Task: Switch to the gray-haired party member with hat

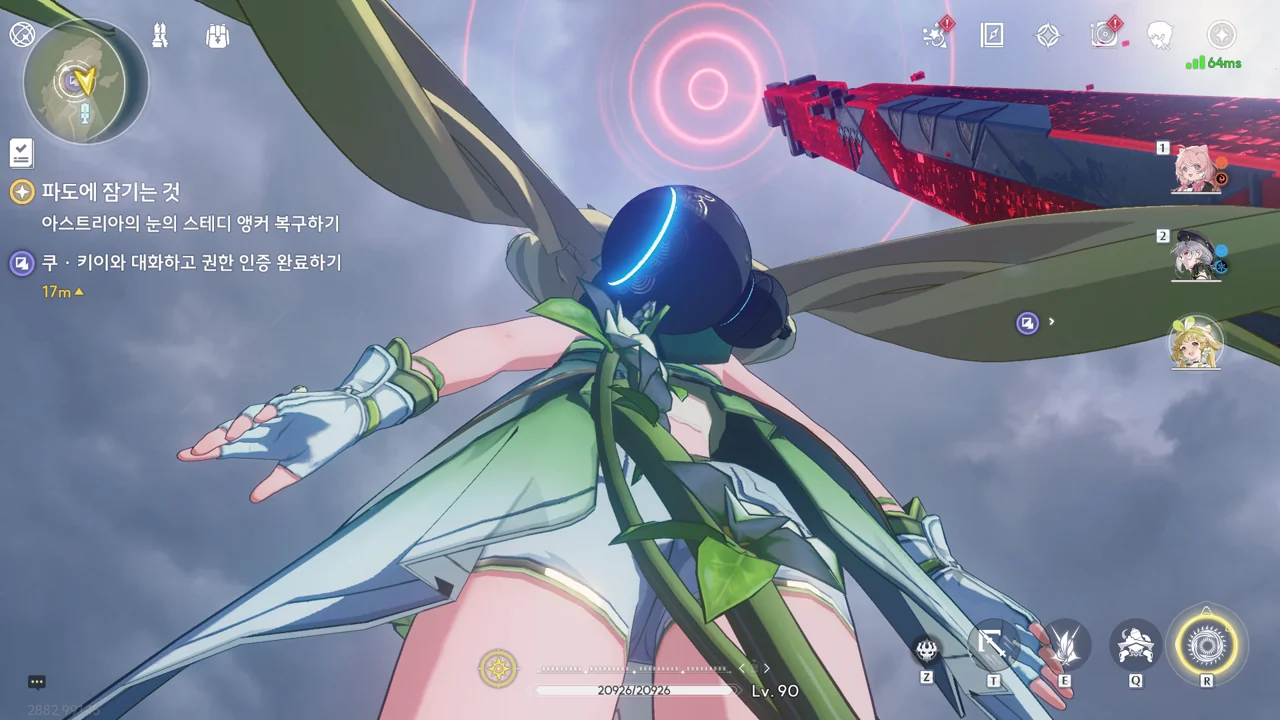Action: 1197,257
